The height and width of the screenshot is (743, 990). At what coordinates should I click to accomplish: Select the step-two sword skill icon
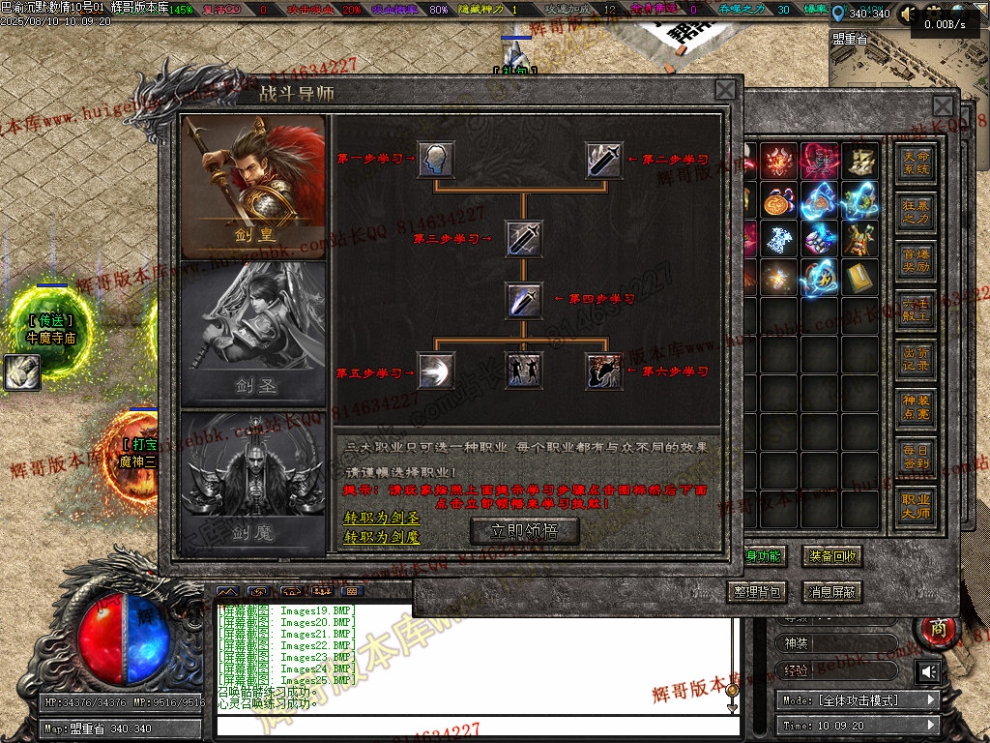(x=604, y=159)
